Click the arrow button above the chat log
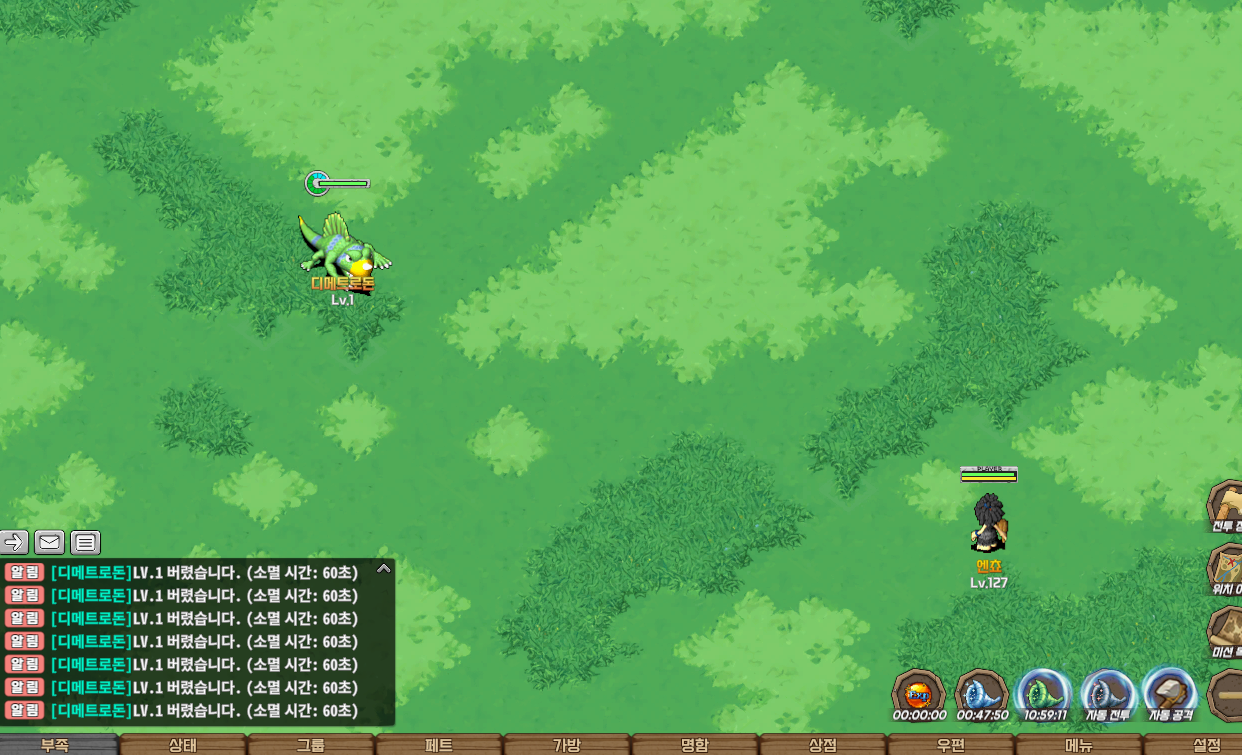 click(14, 542)
